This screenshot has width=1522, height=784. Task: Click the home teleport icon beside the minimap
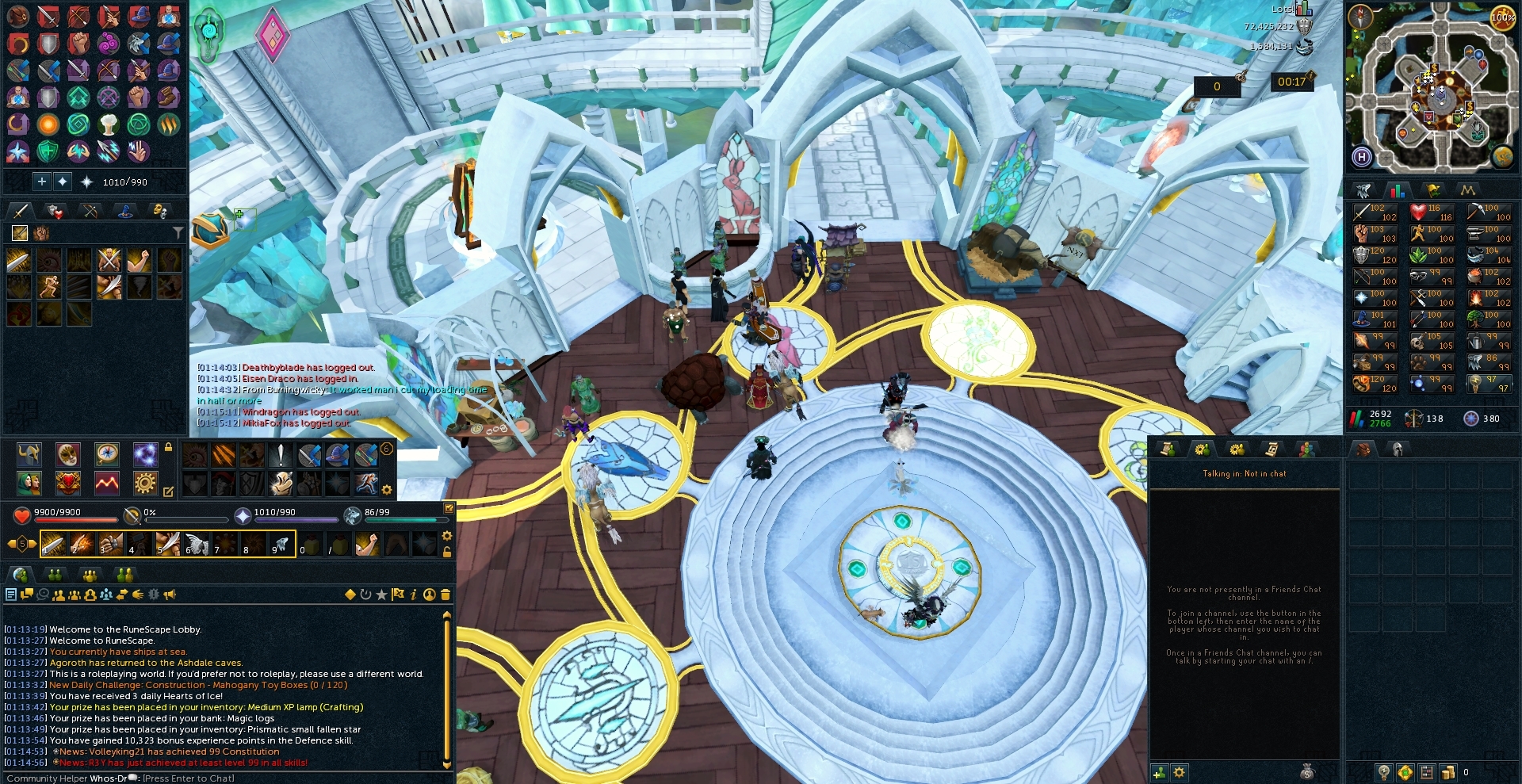[x=1361, y=155]
